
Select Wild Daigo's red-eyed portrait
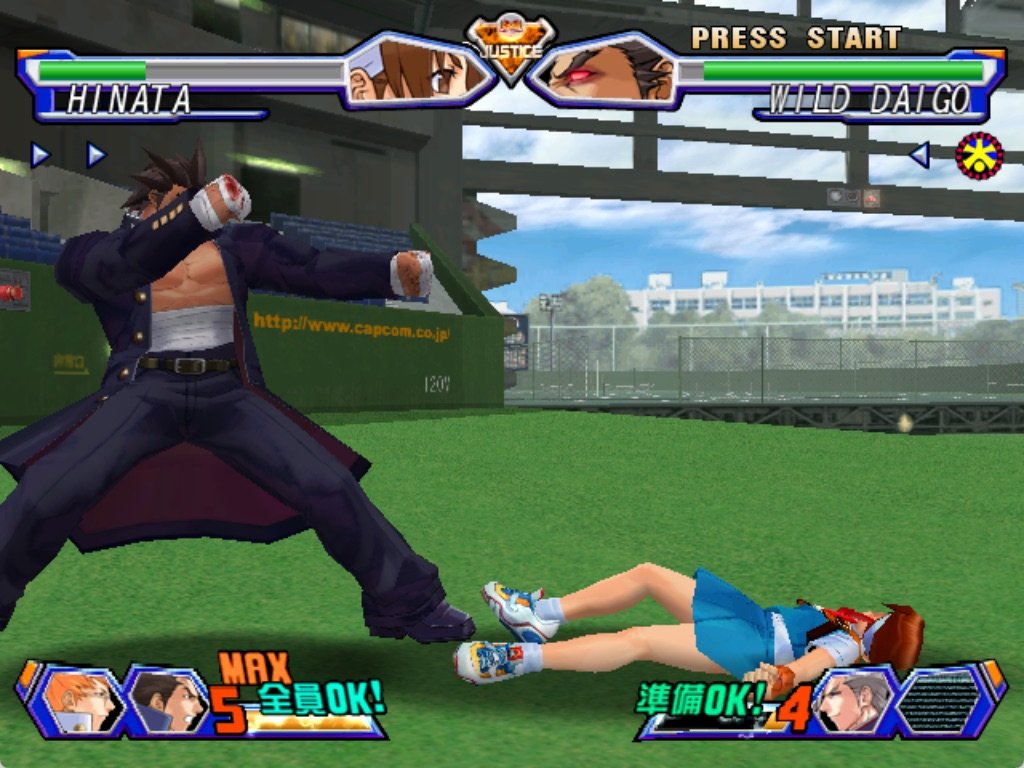click(x=607, y=71)
